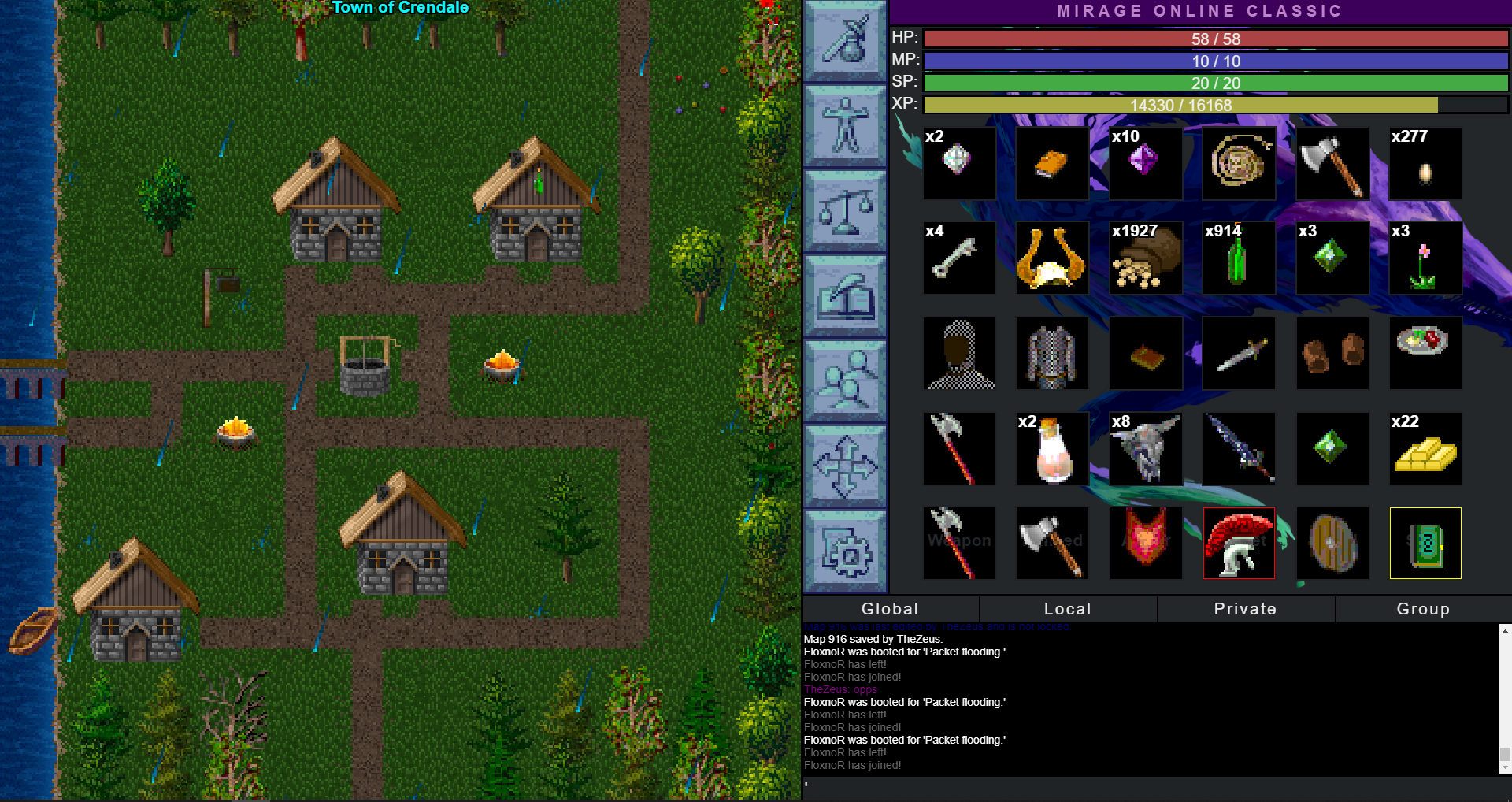
Task: Select the sack of nuts x1927
Action: click(x=1146, y=258)
